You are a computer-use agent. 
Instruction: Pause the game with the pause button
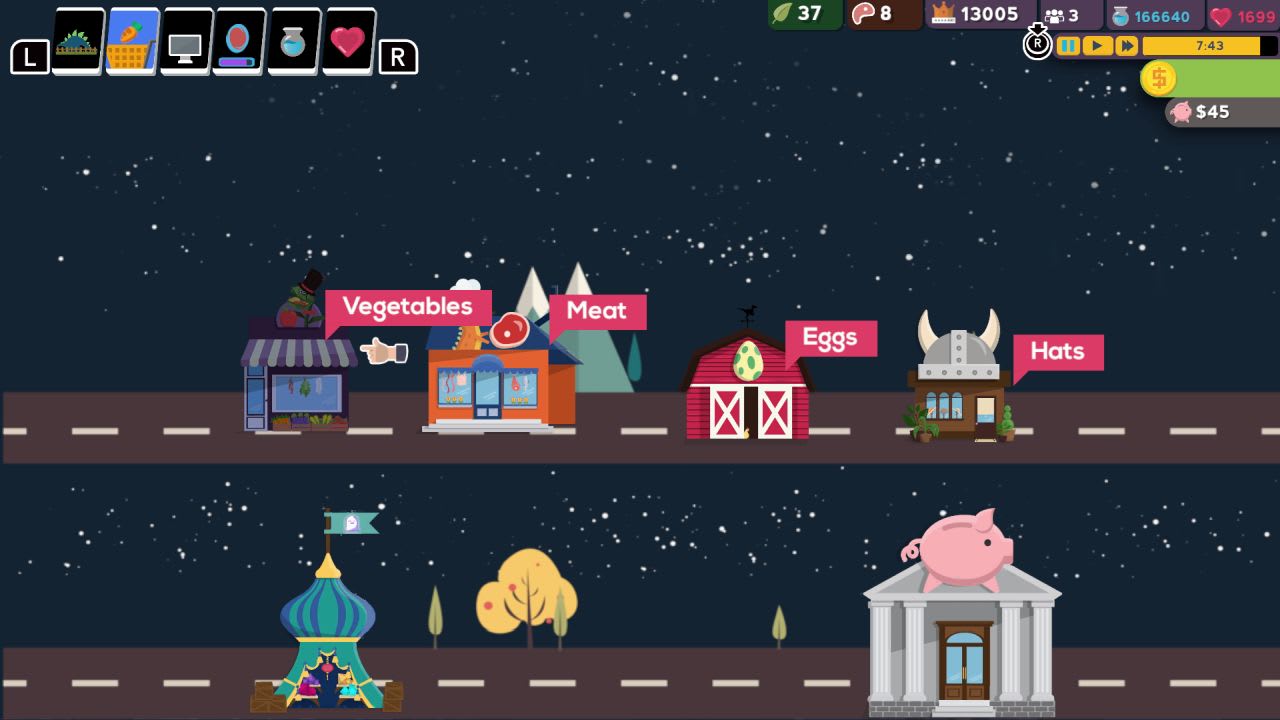1069,45
